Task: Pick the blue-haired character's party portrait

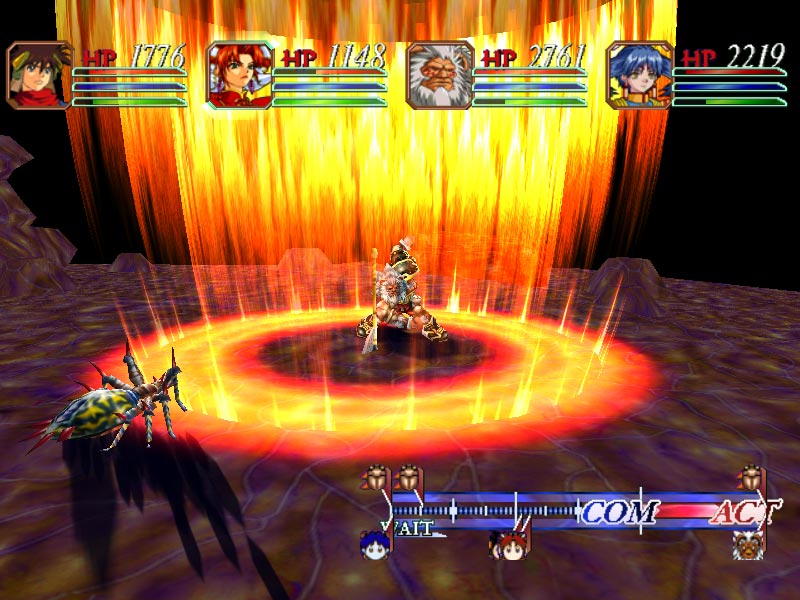Action: click(640, 74)
